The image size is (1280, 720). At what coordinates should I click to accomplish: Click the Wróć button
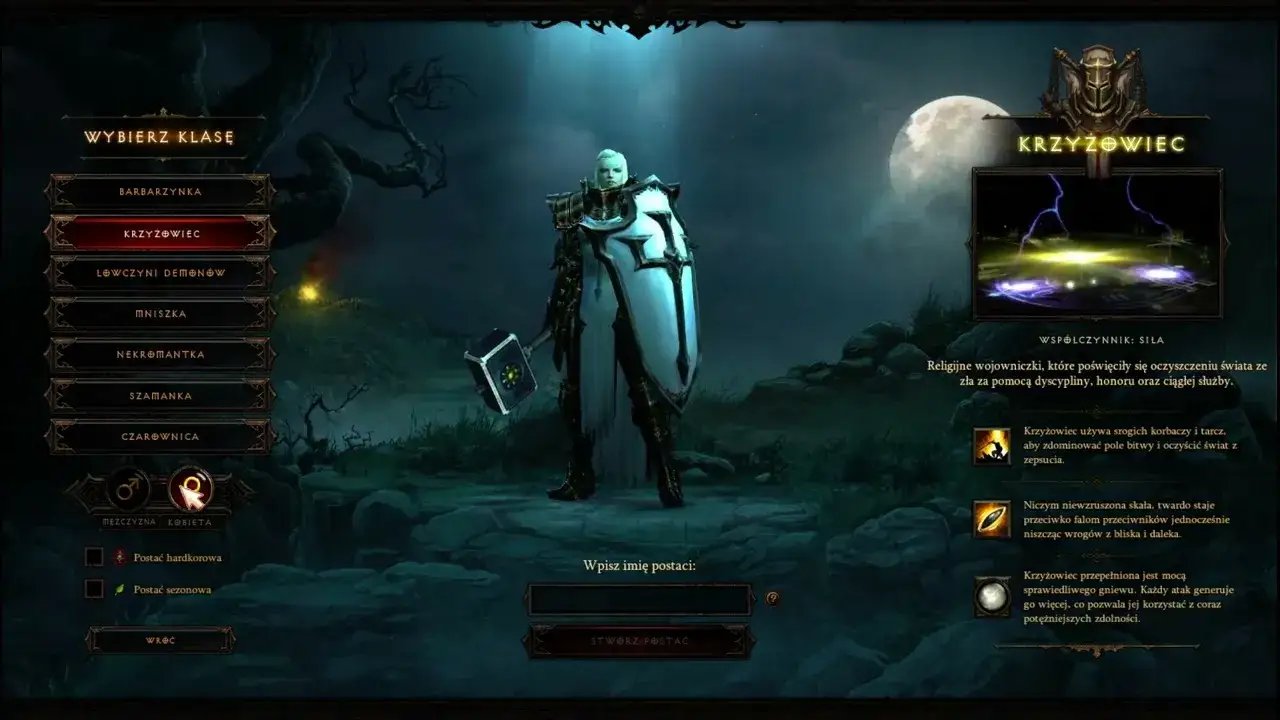point(162,640)
